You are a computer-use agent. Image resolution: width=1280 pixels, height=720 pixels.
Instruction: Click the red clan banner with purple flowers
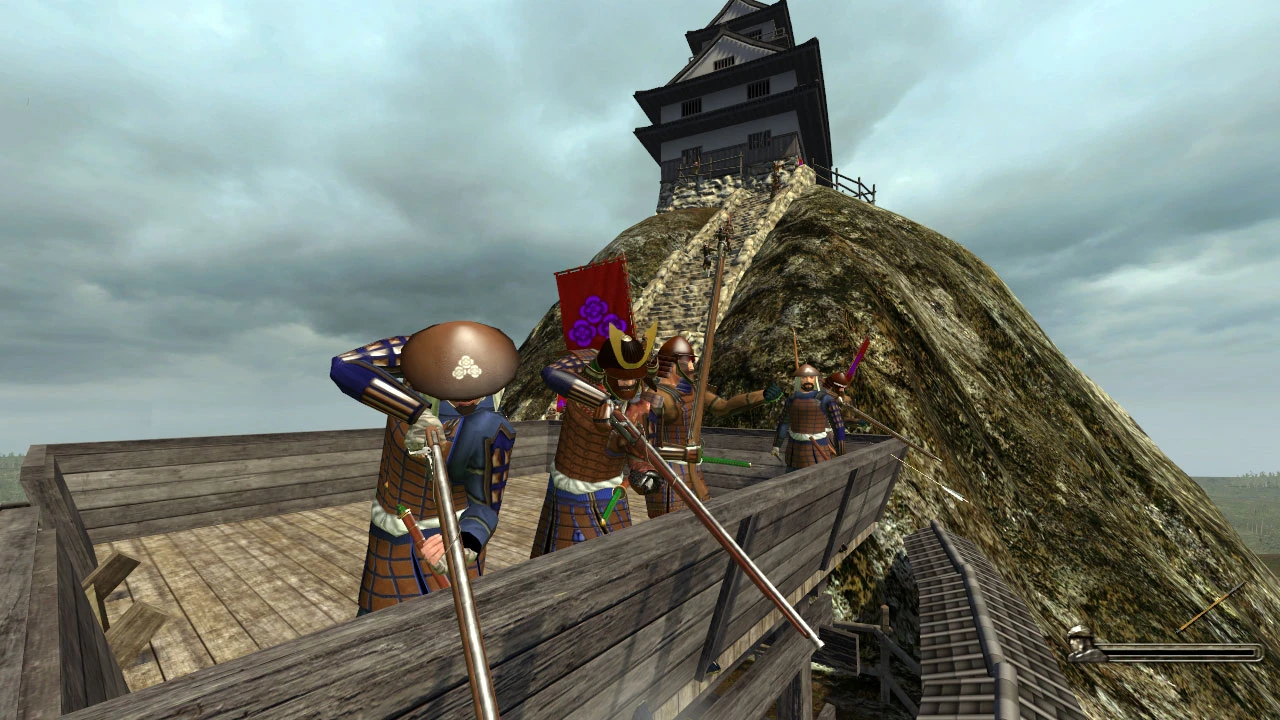tap(588, 300)
